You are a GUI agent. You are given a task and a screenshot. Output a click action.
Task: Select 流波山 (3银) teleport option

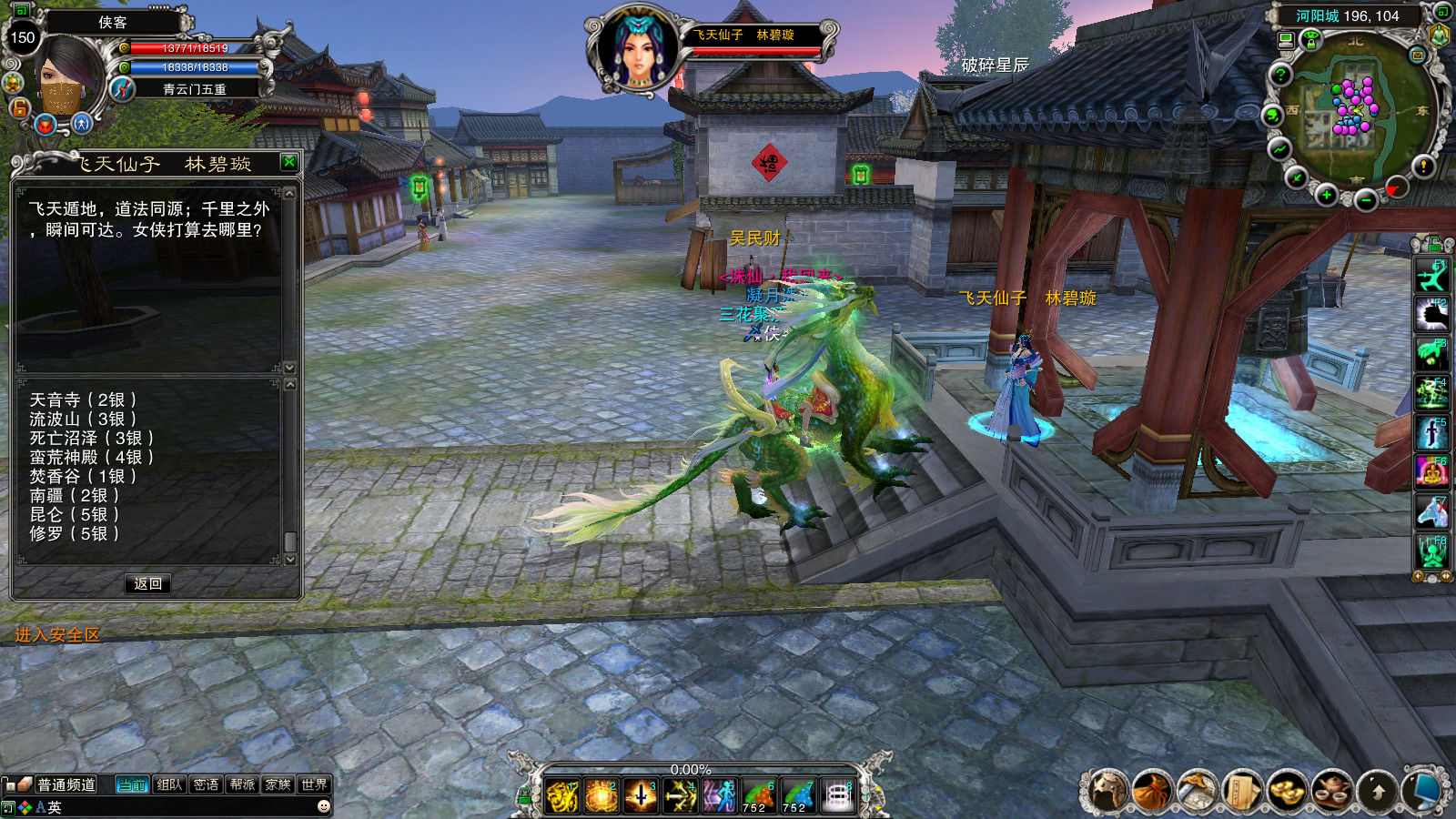pos(83,419)
